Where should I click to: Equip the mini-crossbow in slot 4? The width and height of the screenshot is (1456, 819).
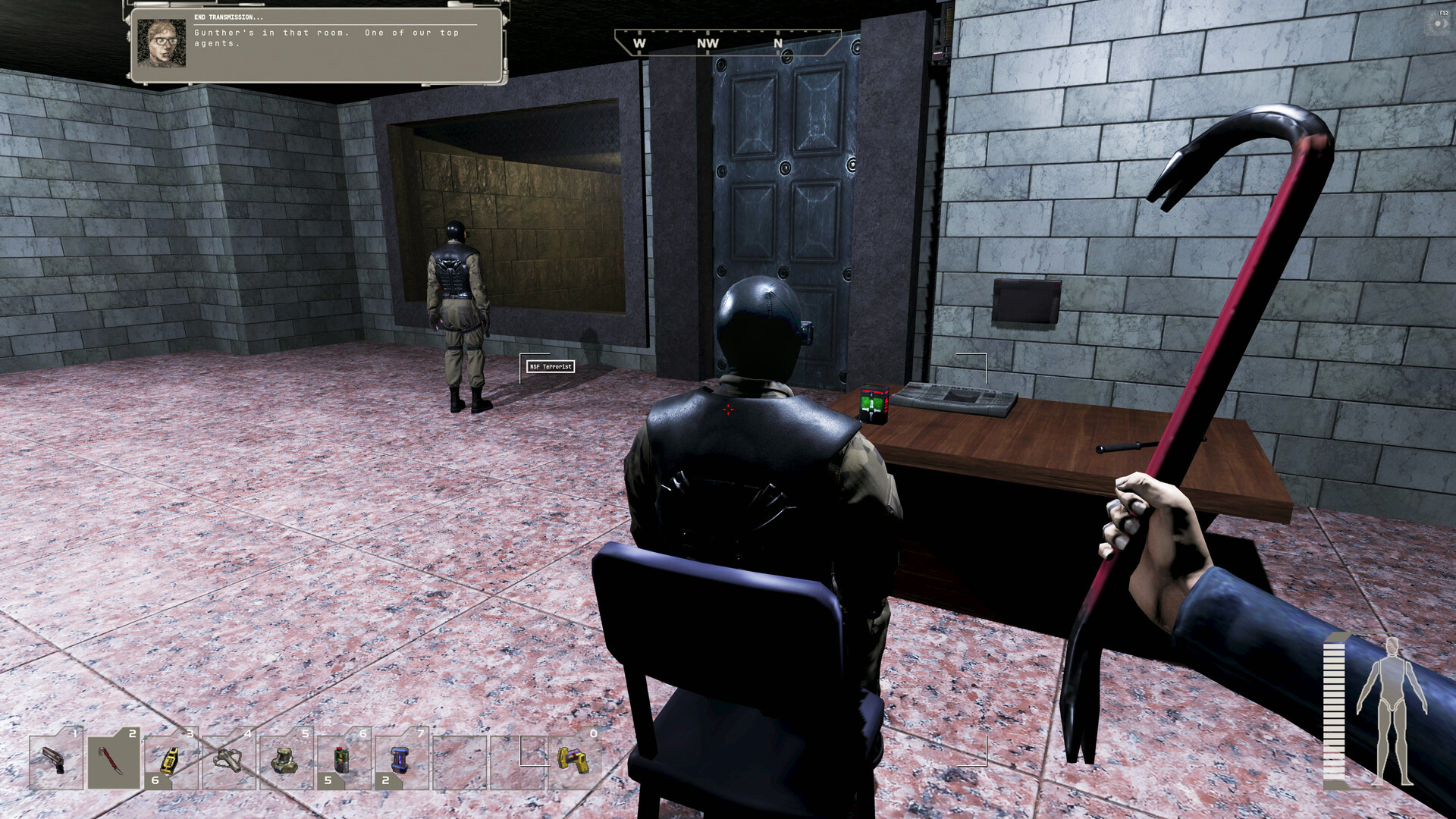click(227, 762)
